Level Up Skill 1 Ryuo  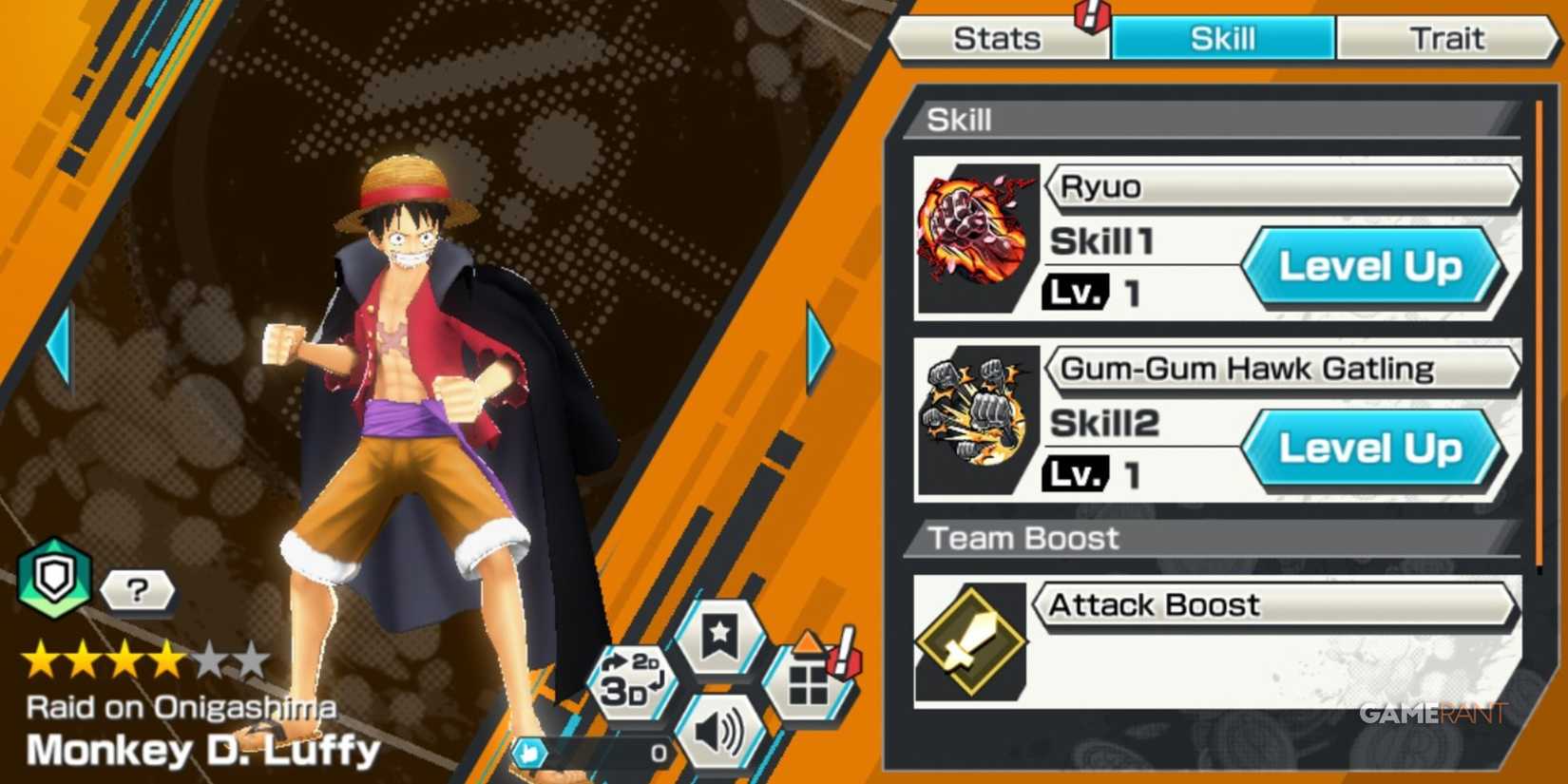coord(1371,267)
